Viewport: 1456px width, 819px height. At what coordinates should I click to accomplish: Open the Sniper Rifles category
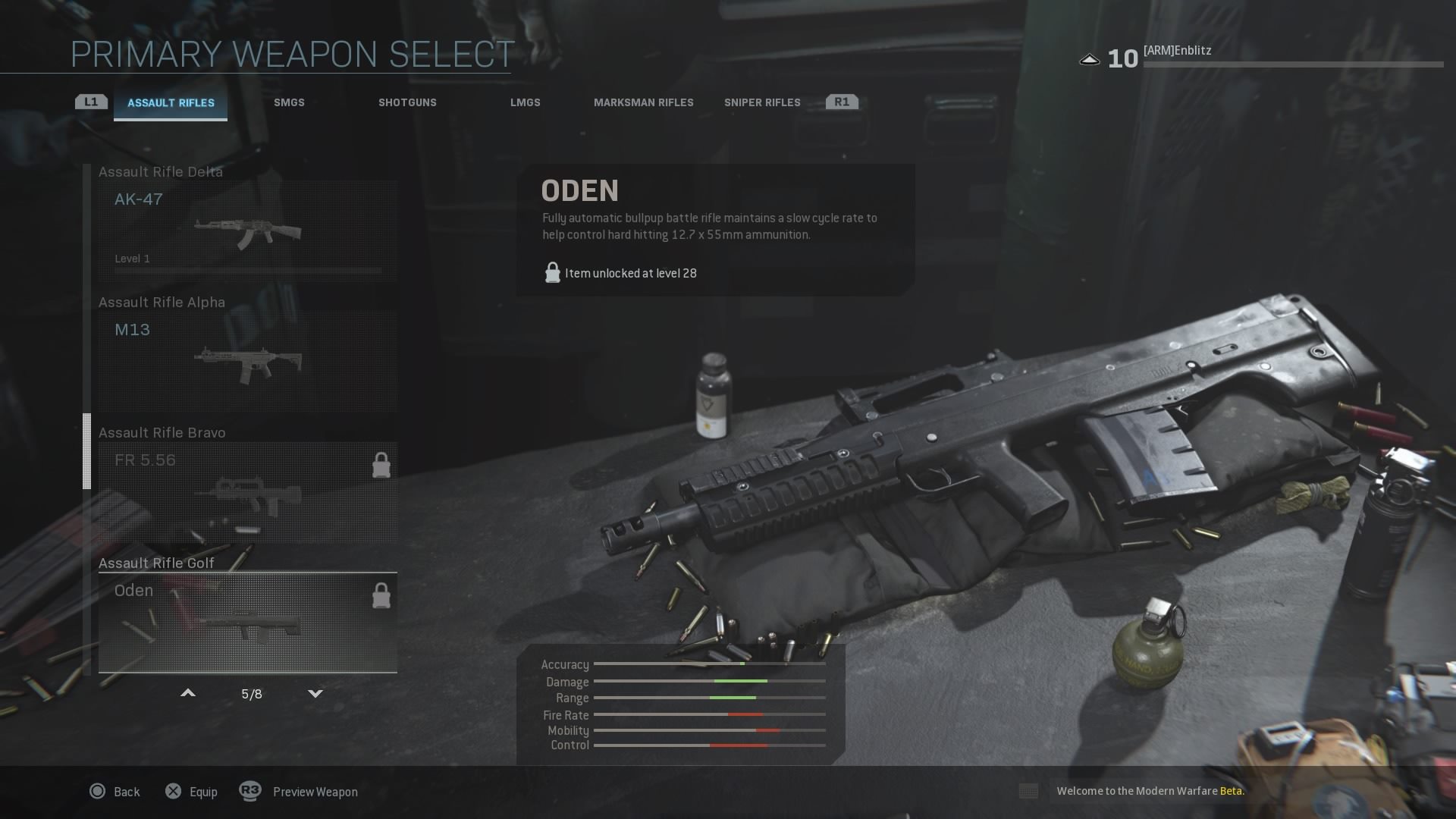[x=761, y=102]
